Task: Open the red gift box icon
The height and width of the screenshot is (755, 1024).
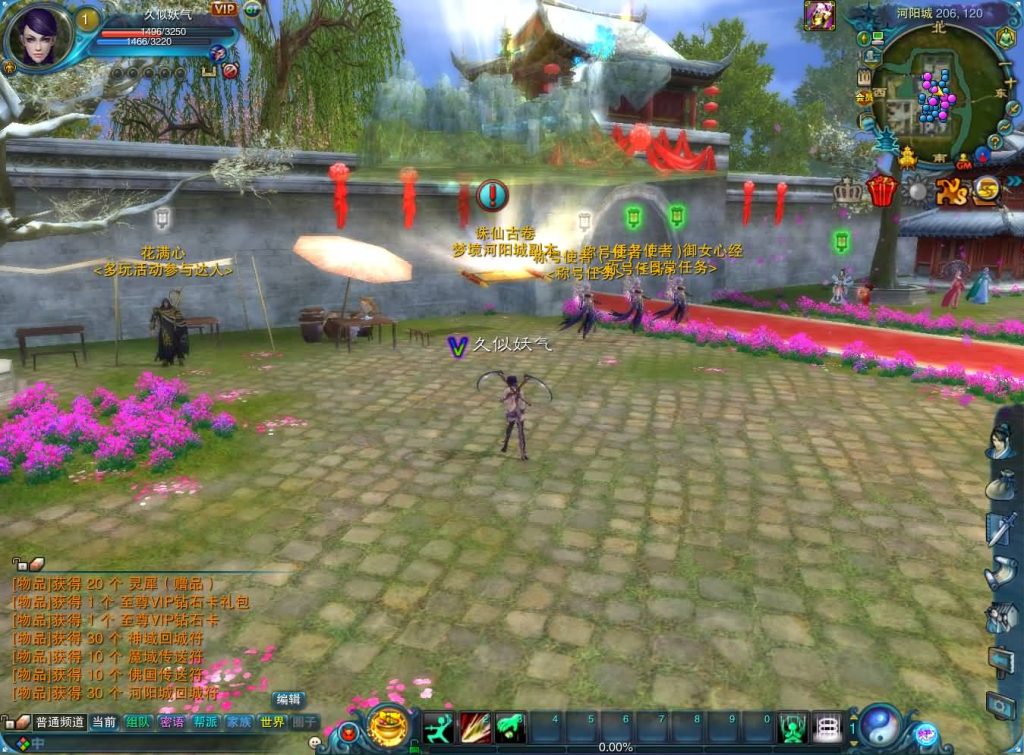Action: (881, 189)
